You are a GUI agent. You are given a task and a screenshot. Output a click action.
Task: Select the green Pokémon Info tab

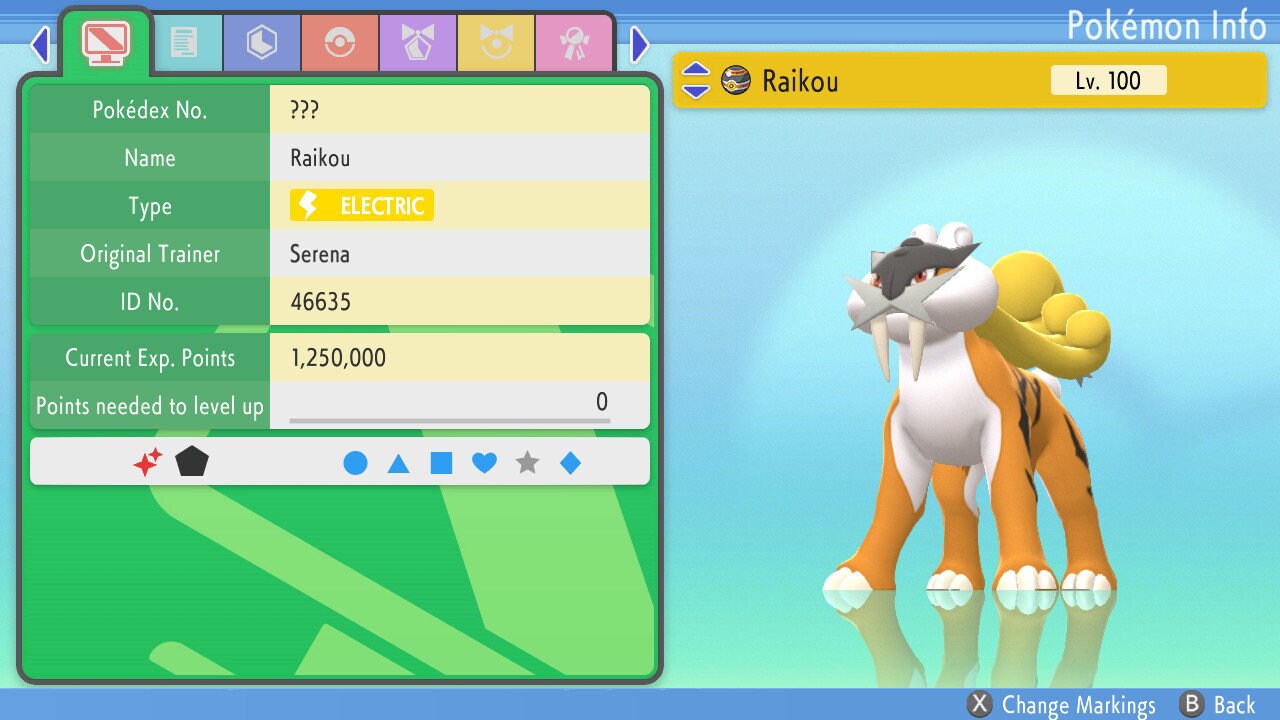105,42
